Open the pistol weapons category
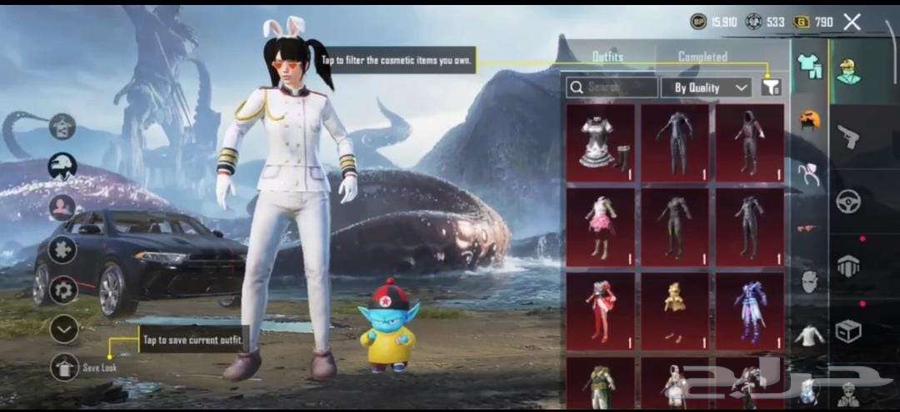 pos(848,136)
